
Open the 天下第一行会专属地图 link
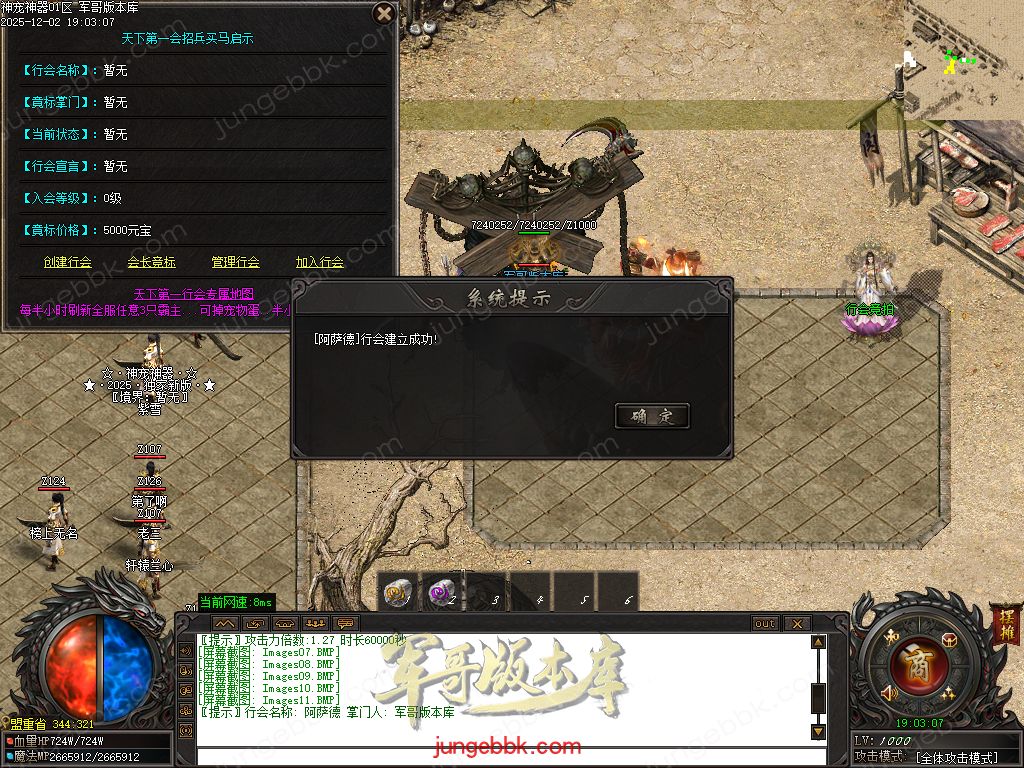click(x=194, y=294)
